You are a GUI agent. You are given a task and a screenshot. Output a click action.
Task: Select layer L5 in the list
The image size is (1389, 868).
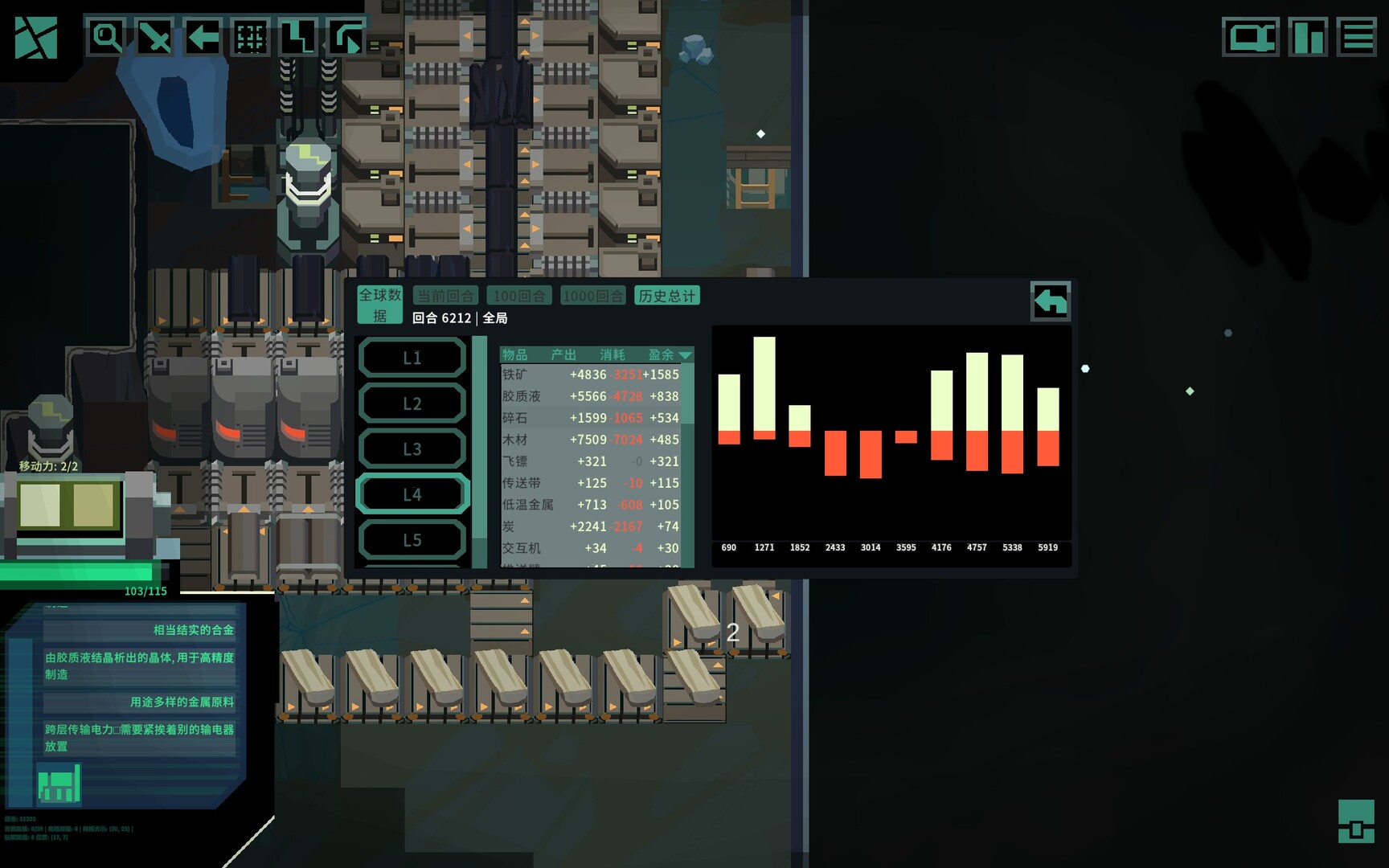(412, 539)
